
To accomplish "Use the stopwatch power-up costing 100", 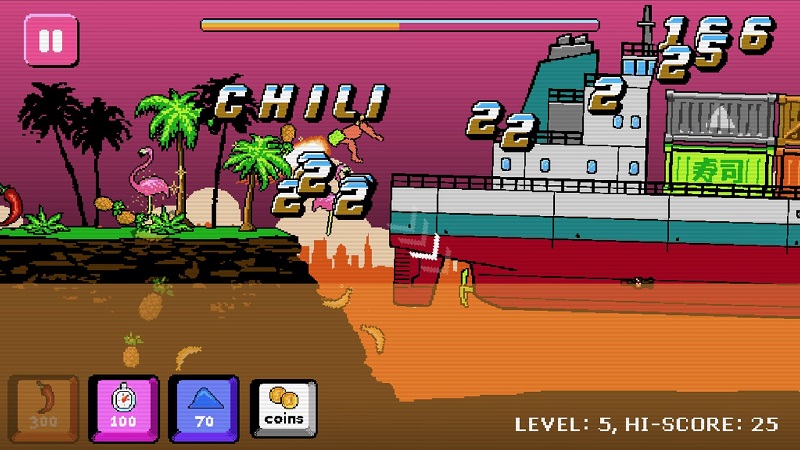I will click(124, 407).
